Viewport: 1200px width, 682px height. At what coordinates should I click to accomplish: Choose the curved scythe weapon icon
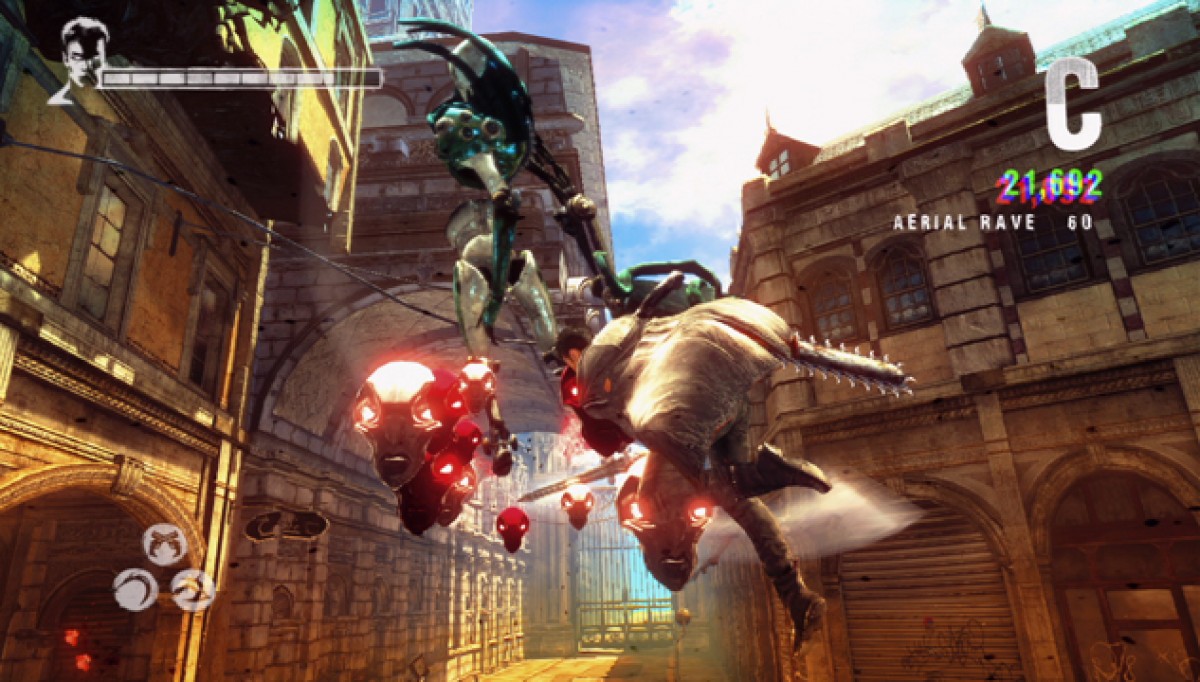[134, 589]
